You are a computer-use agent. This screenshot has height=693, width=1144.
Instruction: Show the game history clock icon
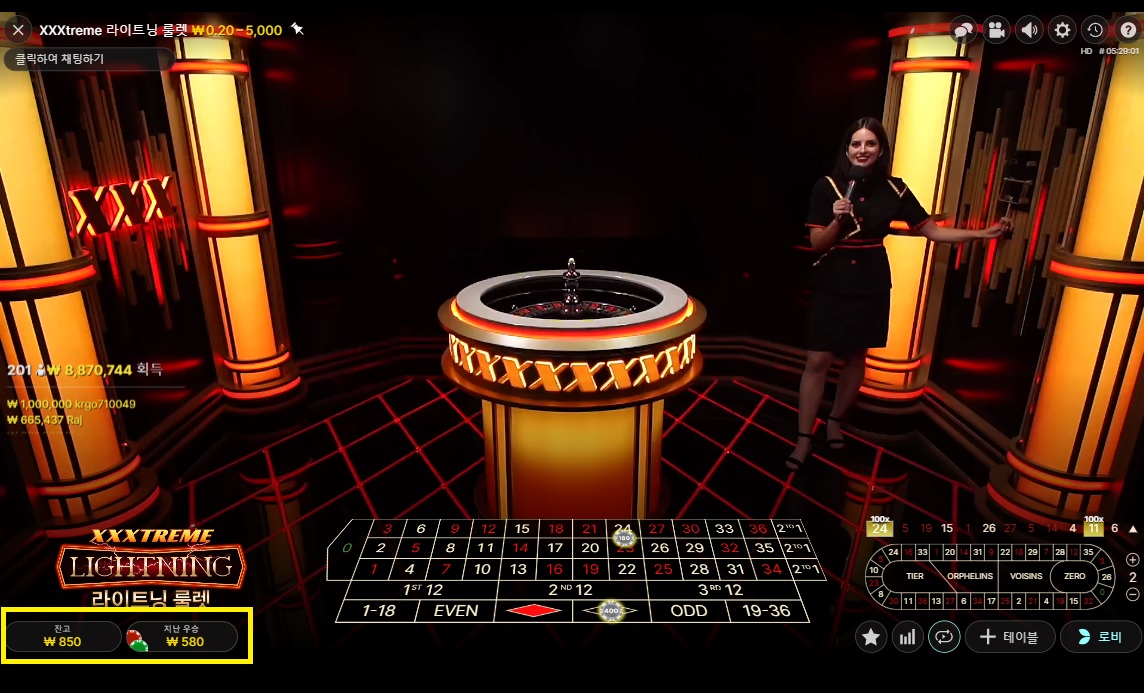point(1095,30)
